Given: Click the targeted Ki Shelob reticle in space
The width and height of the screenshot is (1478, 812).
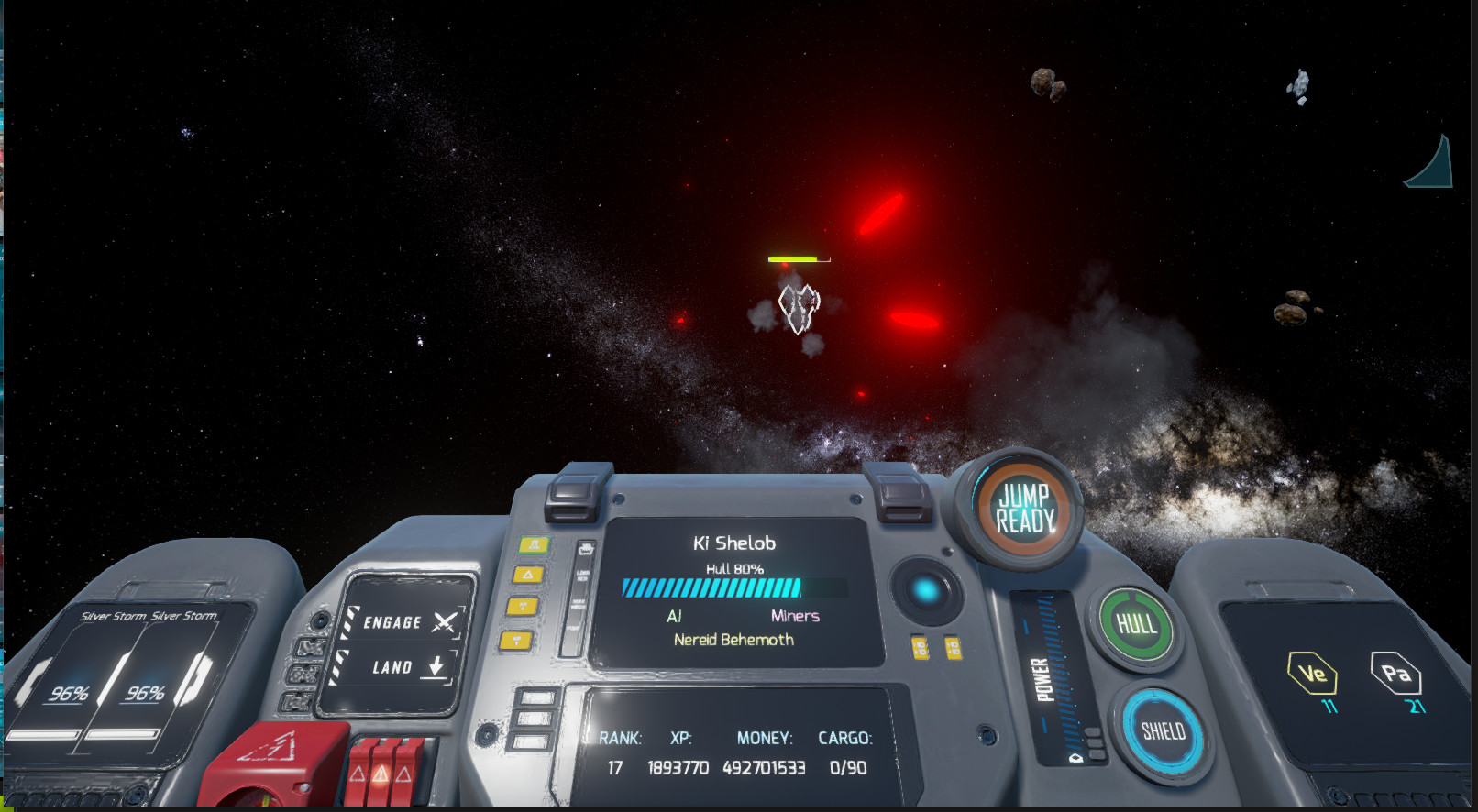Looking at the screenshot, I should coord(797,310).
